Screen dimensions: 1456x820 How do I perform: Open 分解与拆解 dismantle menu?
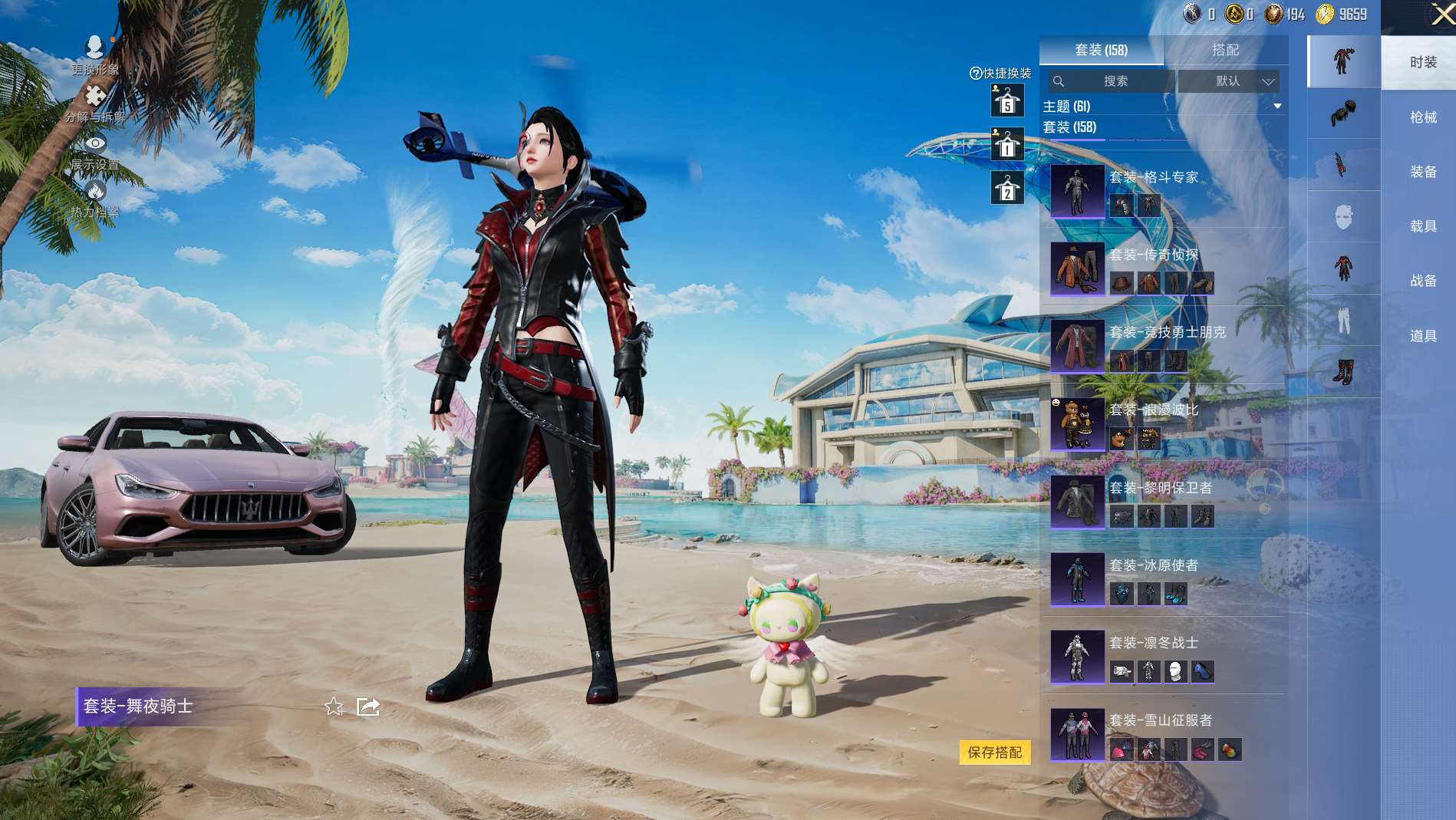tap(95, 104)
